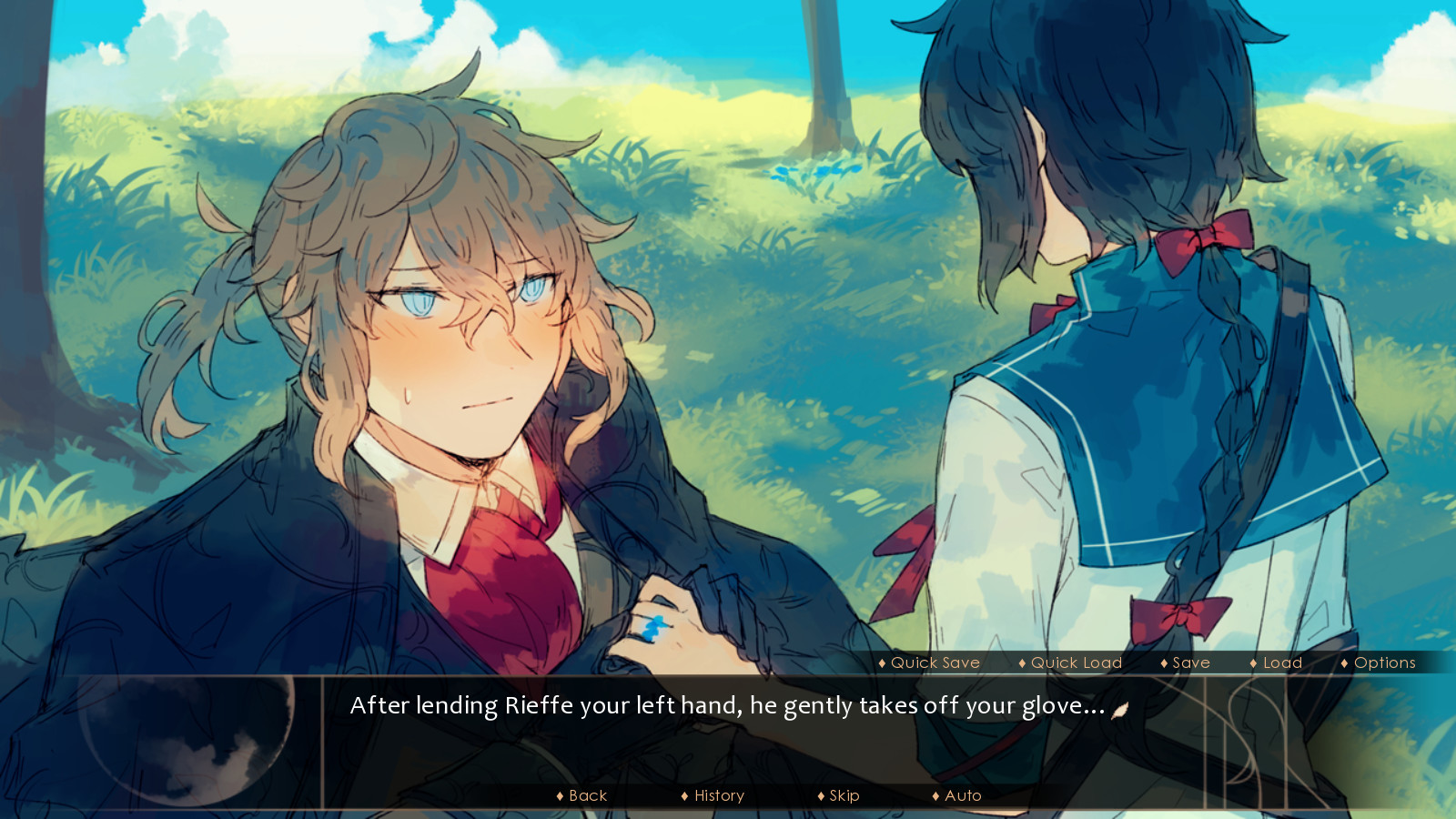Open the Load menu

click(x=1280, y=663)
